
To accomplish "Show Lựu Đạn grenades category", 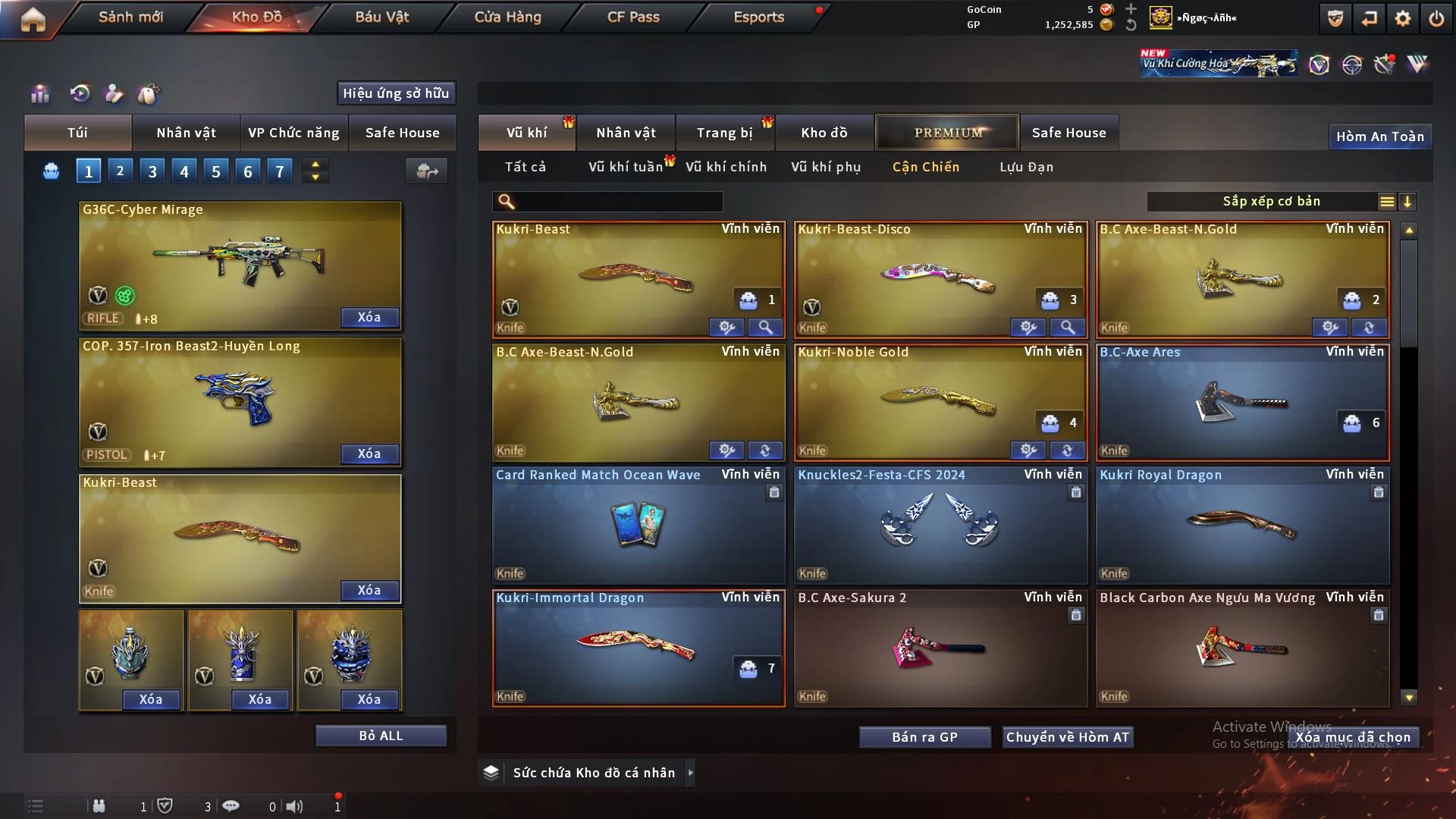I will (1026, 167).
